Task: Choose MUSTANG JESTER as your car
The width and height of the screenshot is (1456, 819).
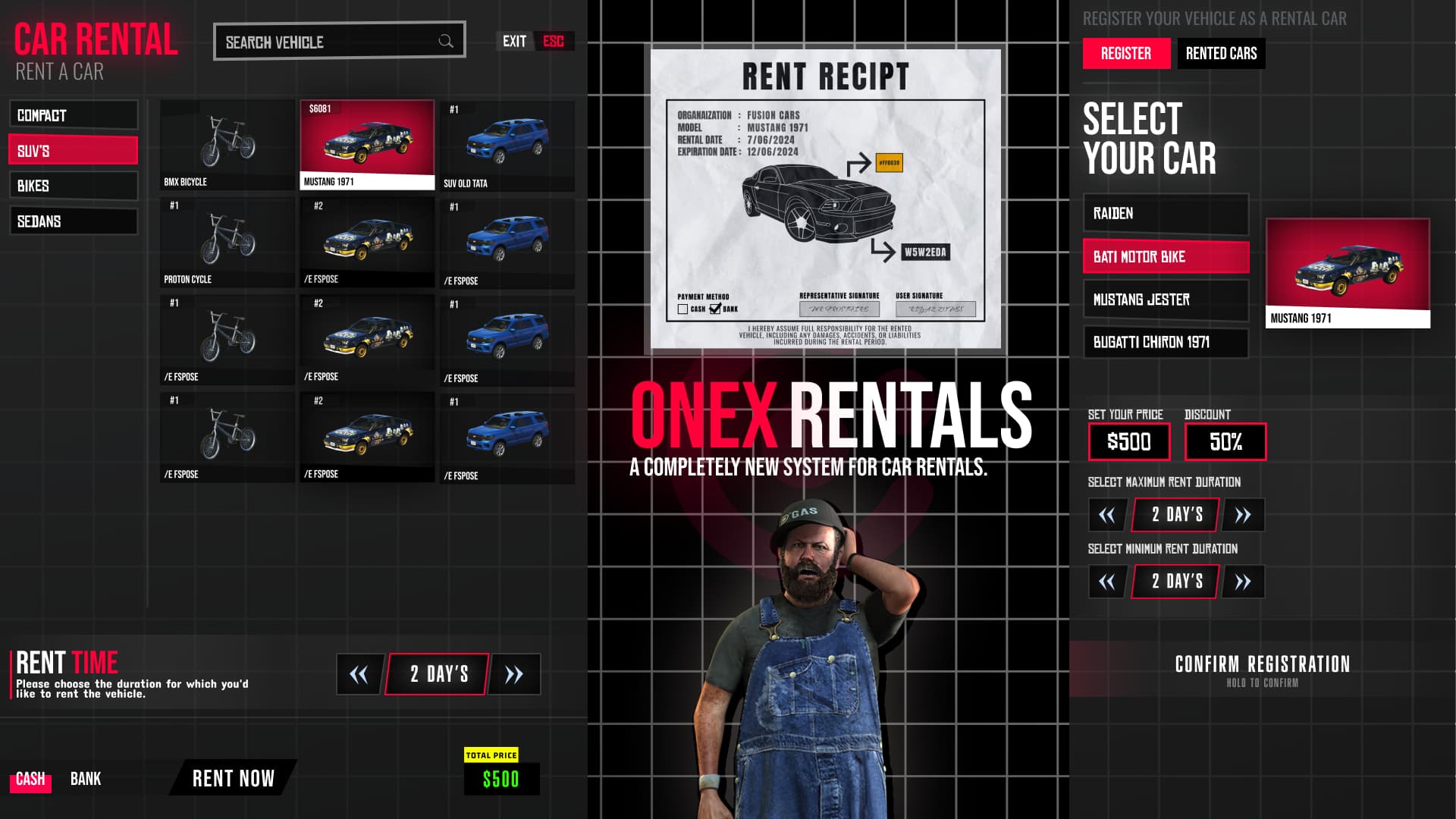Action: pyautogui.click(x=1166, y=300)
